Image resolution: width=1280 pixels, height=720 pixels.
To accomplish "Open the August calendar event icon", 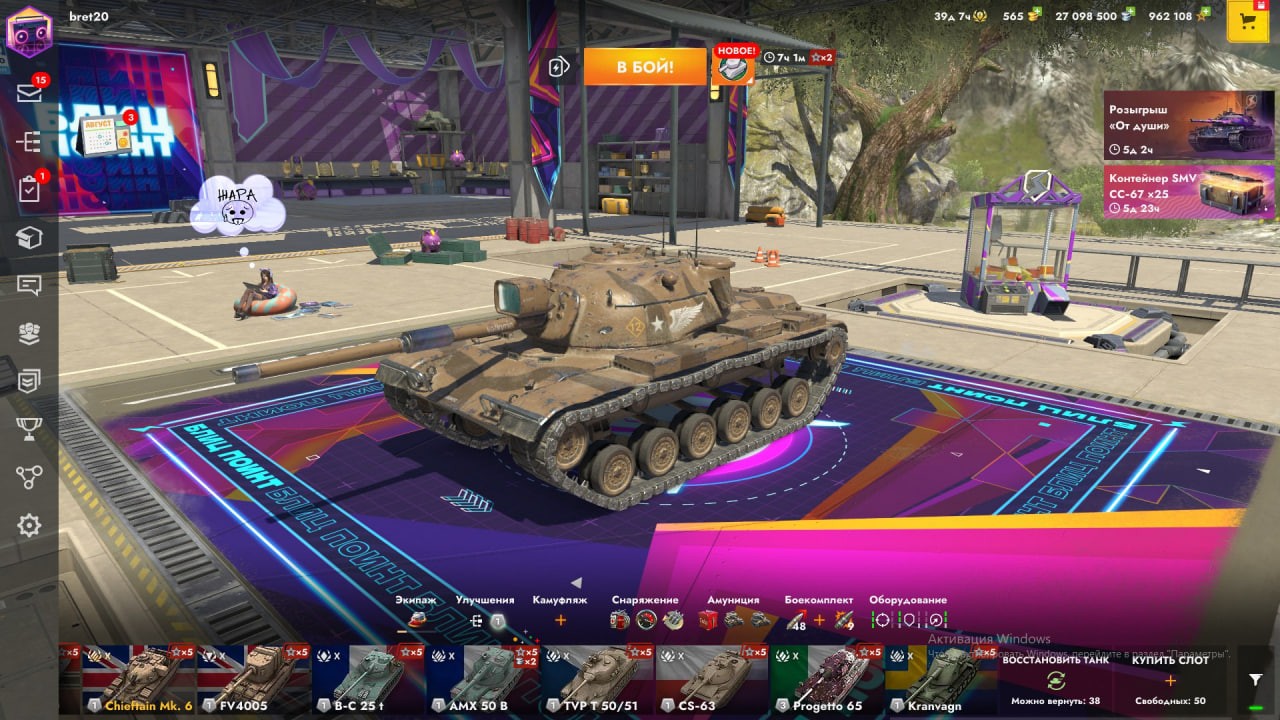I will tap(103, 136).
